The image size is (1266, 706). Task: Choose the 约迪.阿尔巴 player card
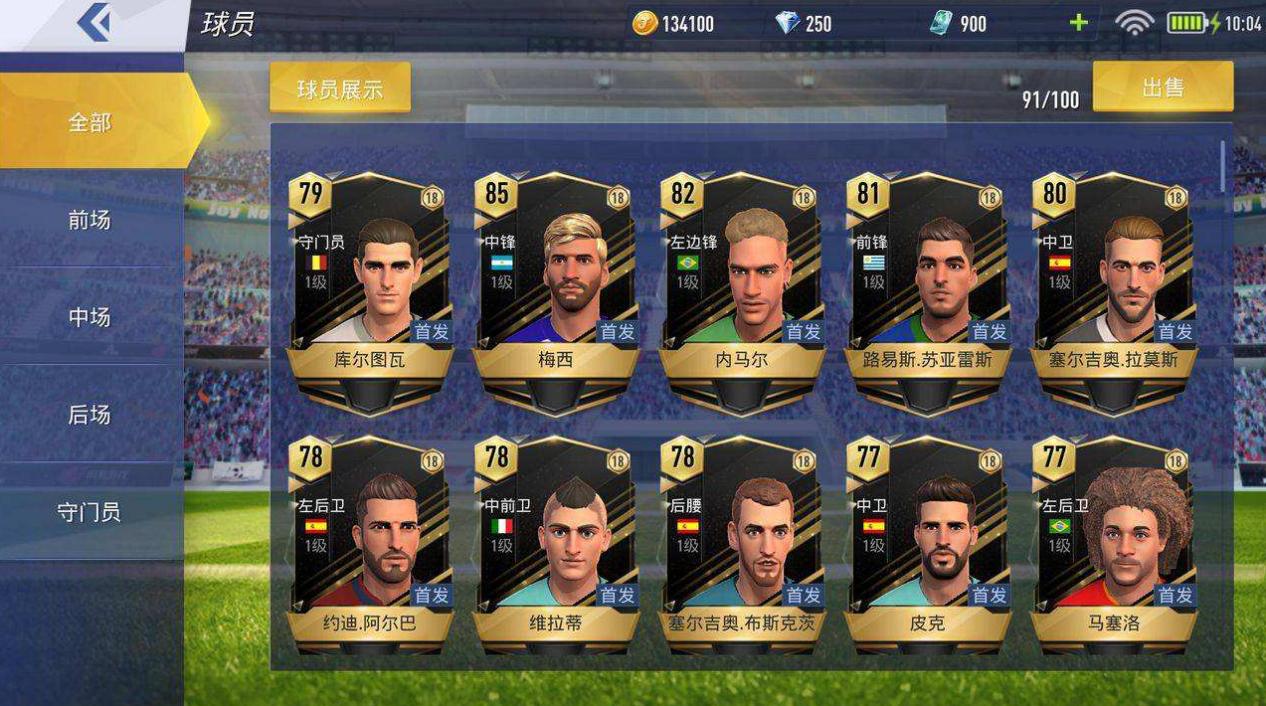coord(370,545)
